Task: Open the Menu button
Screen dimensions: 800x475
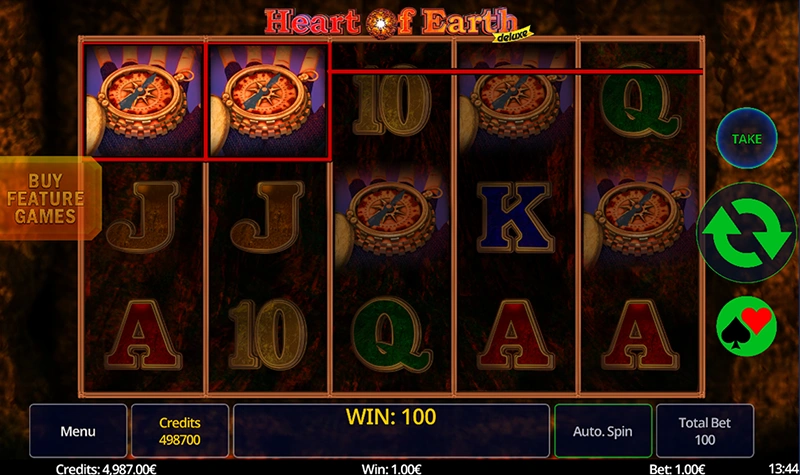Action: point(78,431)
